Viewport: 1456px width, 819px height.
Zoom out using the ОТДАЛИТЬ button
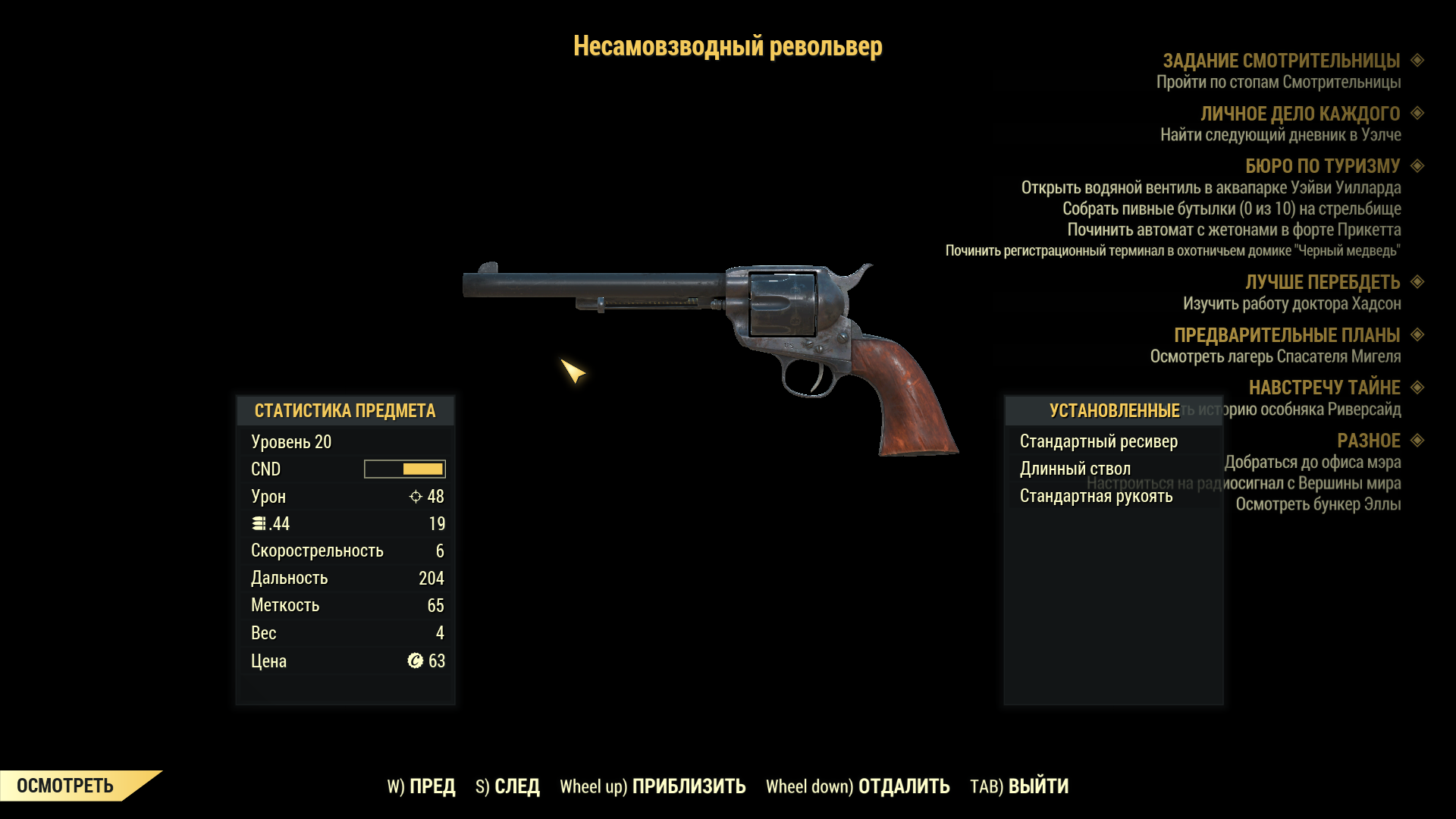(857, 786)
